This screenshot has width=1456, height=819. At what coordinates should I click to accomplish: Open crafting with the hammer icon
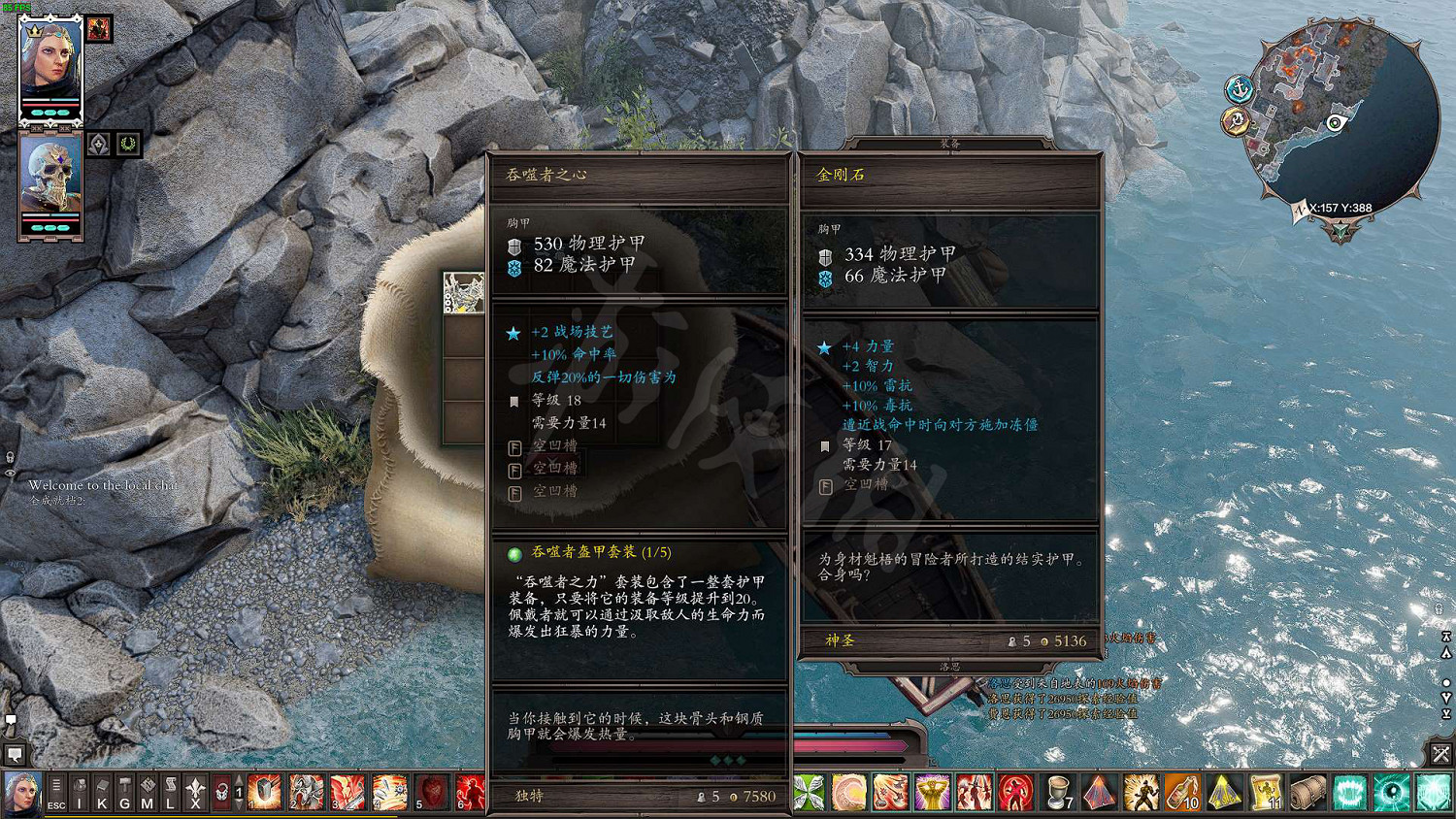pyautogui.click(x=124, y=791)
